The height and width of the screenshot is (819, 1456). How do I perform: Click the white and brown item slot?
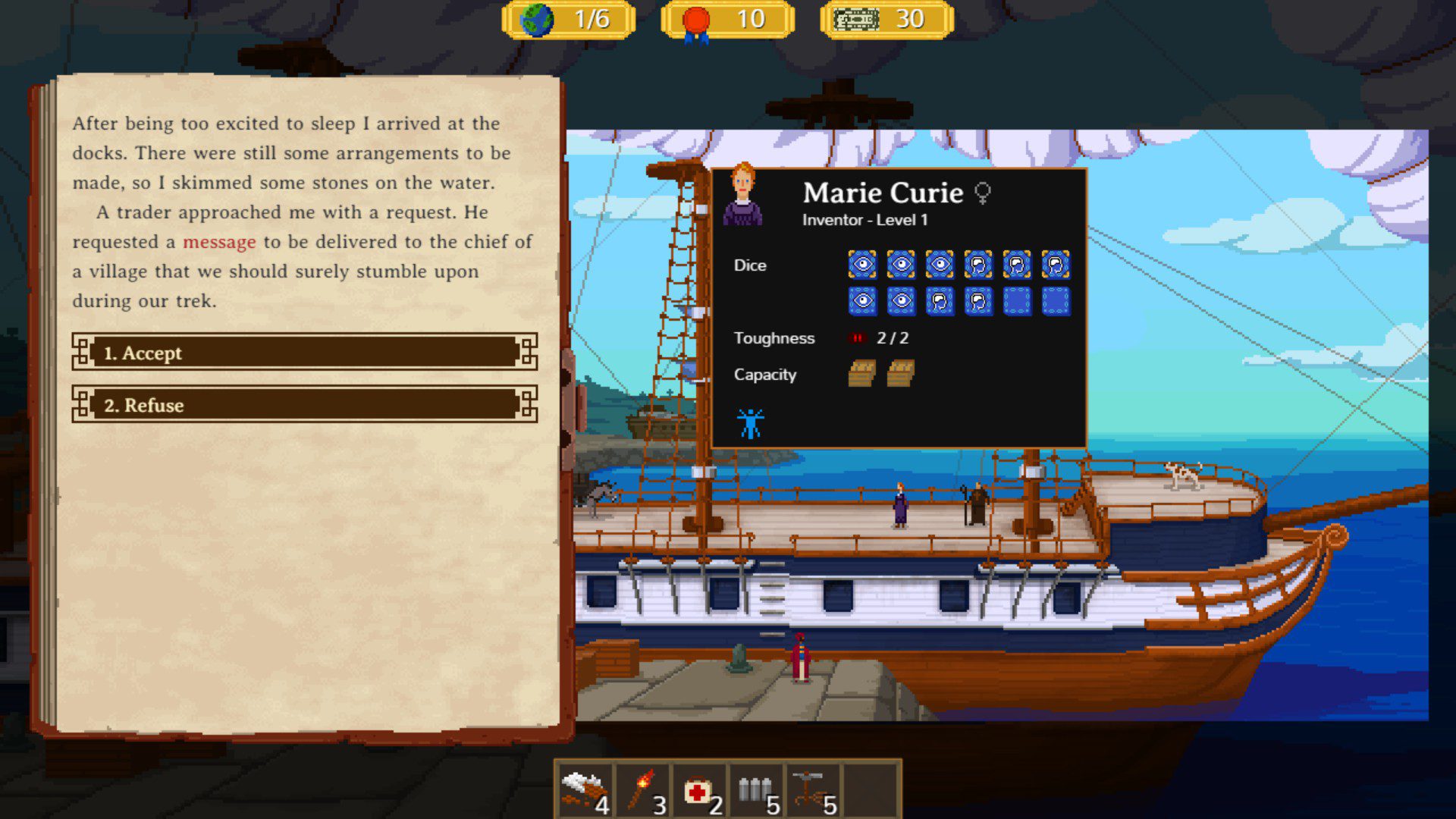coord(585,791)
